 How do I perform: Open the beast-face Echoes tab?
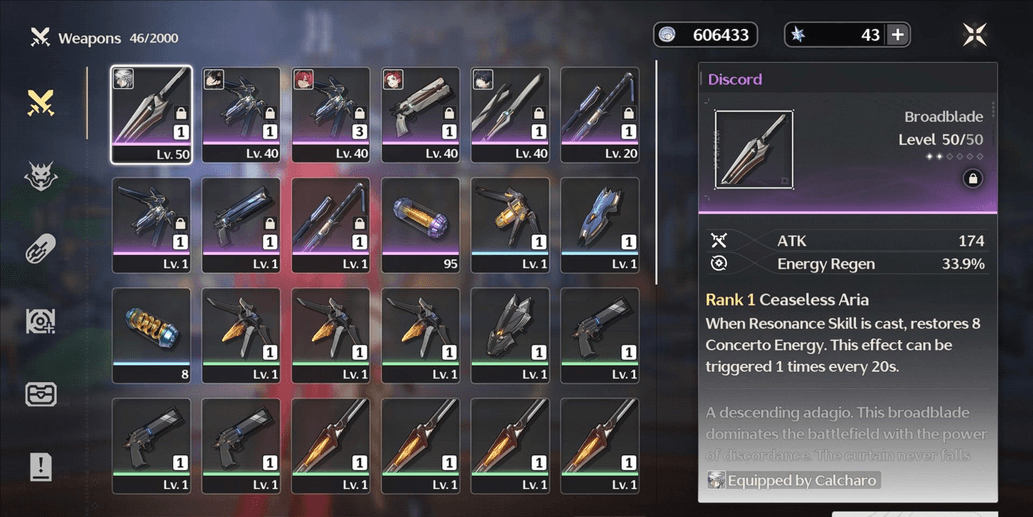click(40, 177)
